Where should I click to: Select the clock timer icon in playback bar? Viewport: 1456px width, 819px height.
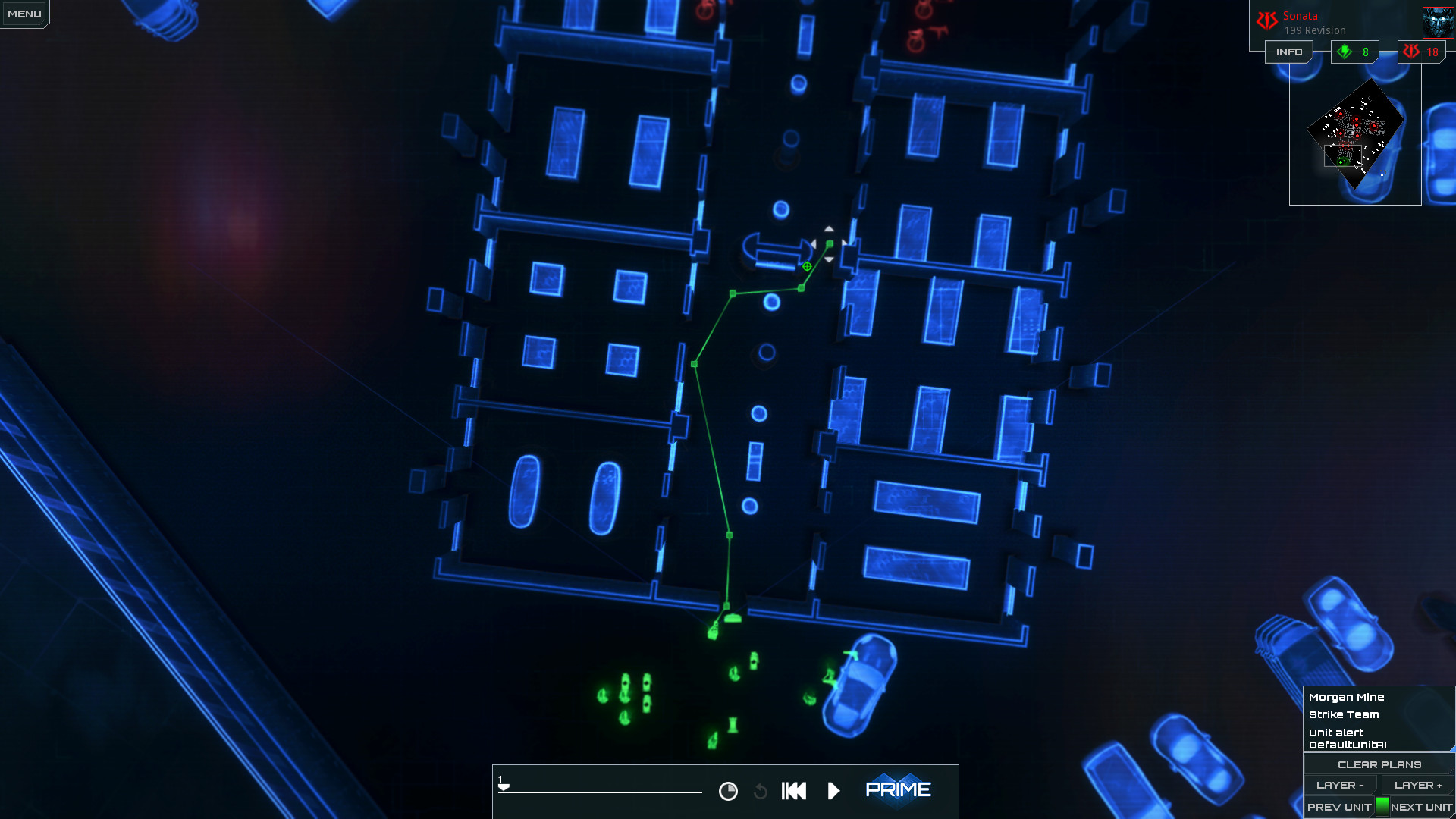tap(728, 791)
